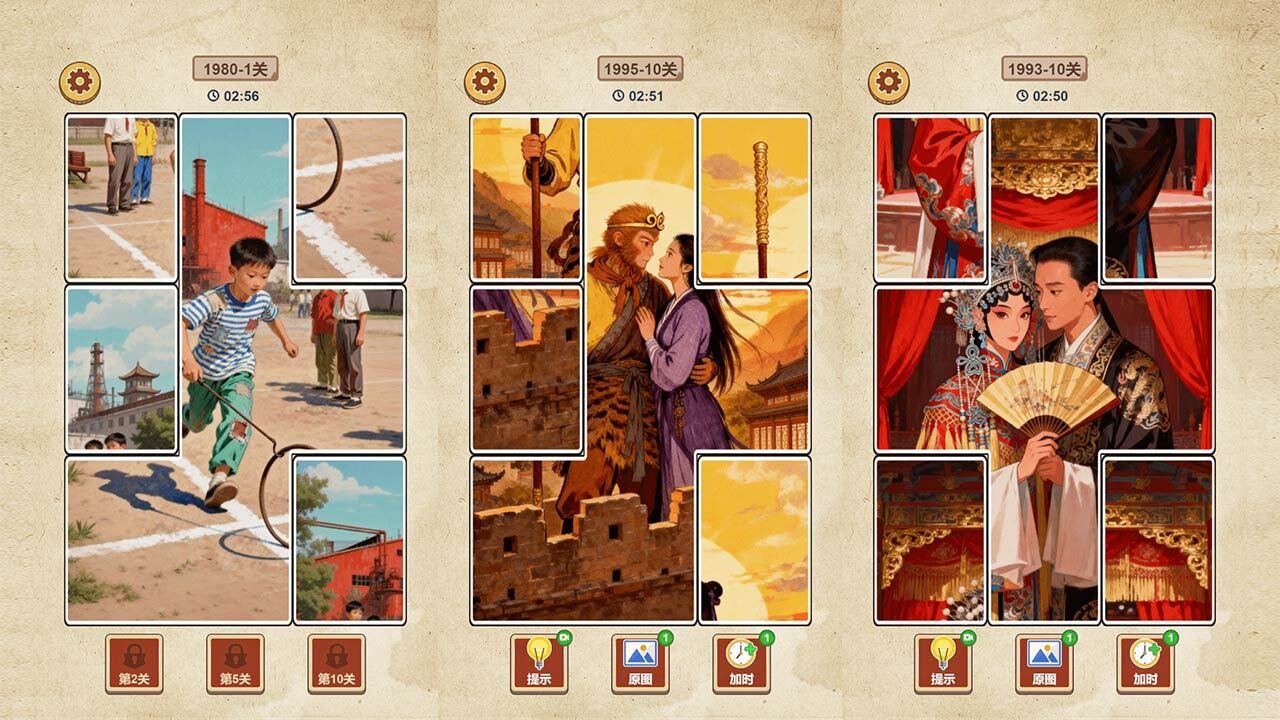
Task: Add time with 加时 in the Monkey King puzzle
Action: (x=741, y=663)
